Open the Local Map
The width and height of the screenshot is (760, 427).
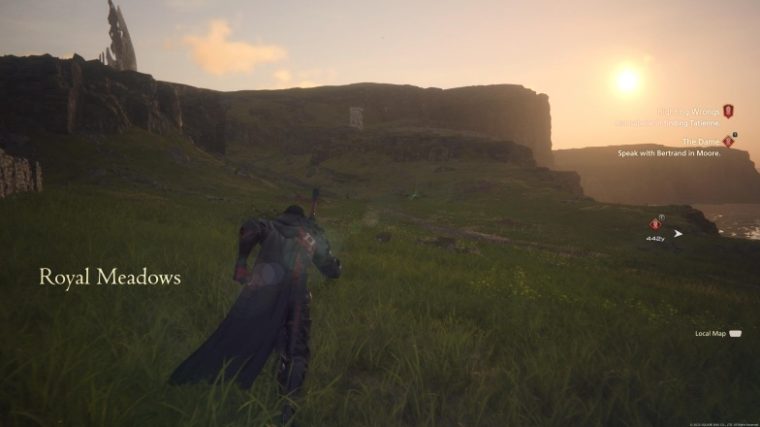tap(718, 333)
